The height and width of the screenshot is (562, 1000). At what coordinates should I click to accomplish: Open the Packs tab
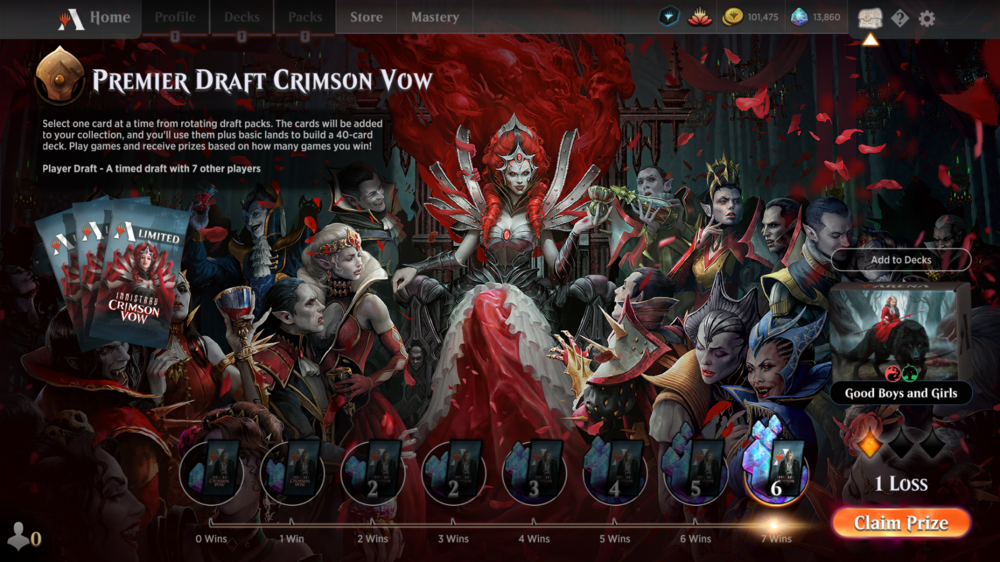(x=305, y=18)
